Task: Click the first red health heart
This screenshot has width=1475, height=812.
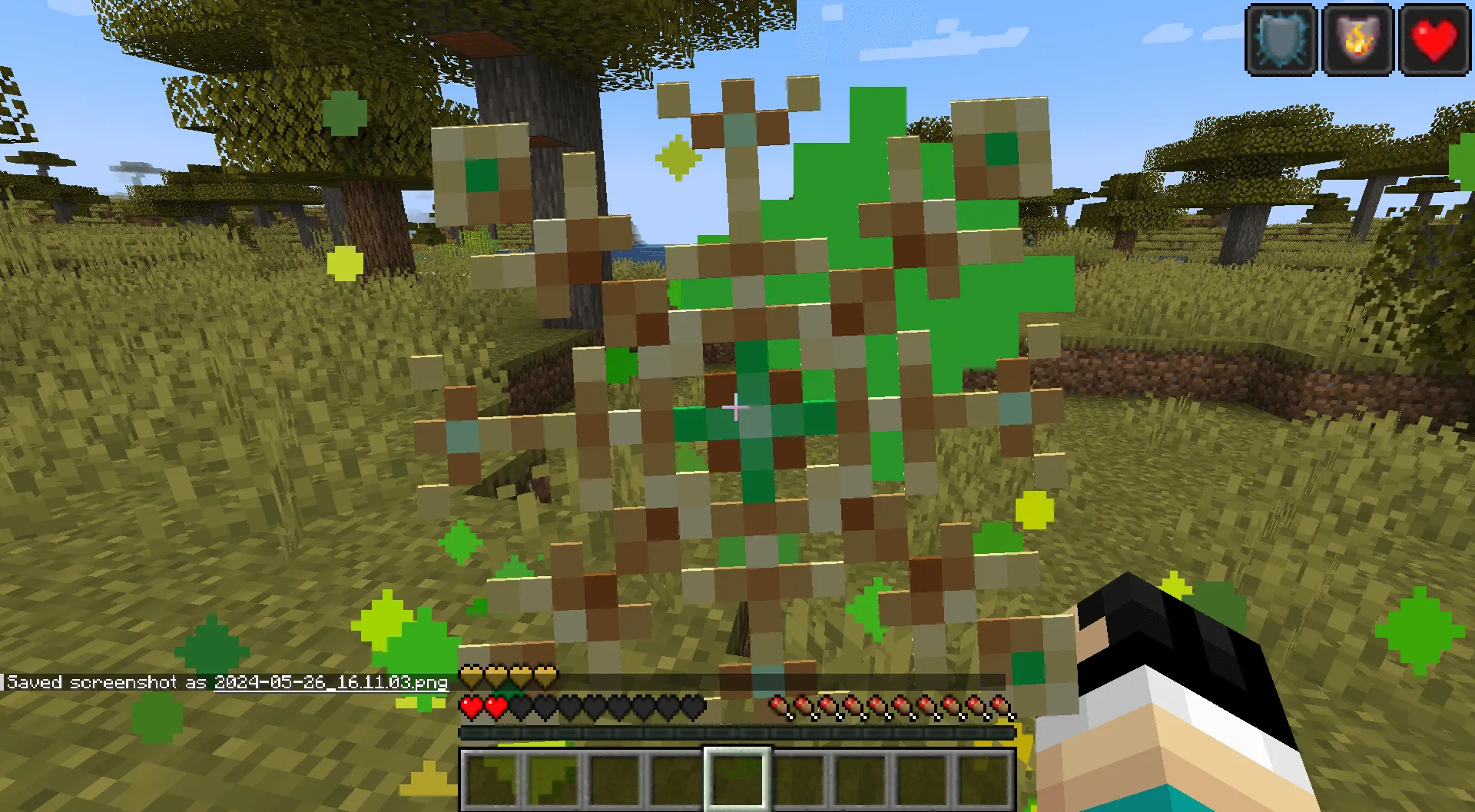Action: click(x=470, y=707)
